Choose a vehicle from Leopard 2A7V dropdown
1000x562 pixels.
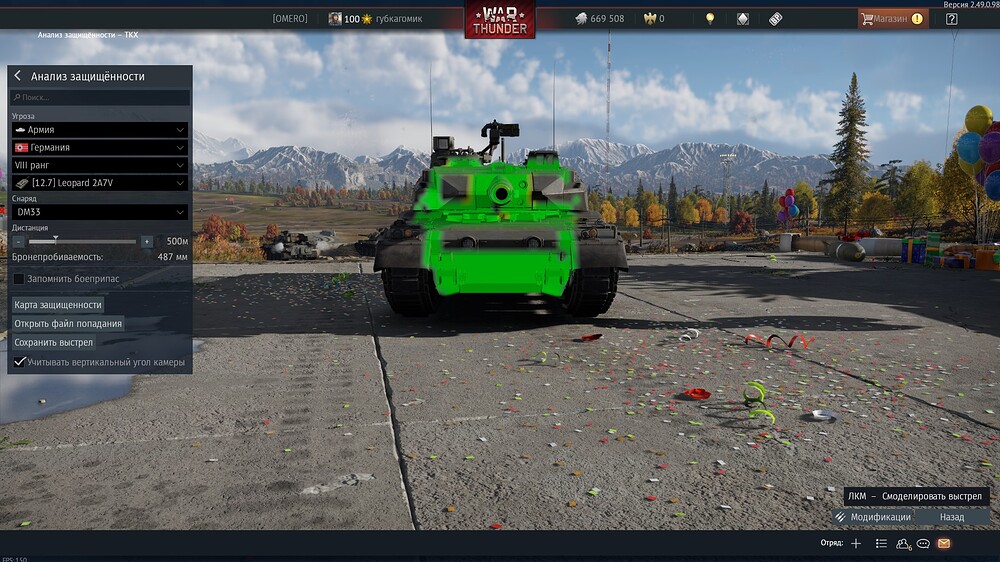click(x=100, y=183)
